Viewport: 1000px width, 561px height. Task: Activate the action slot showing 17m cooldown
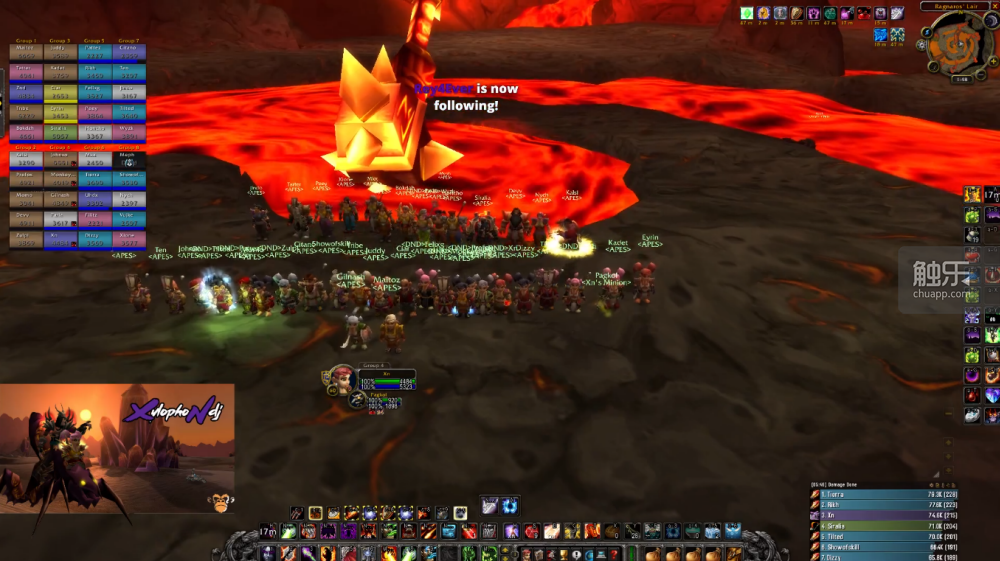268,531
